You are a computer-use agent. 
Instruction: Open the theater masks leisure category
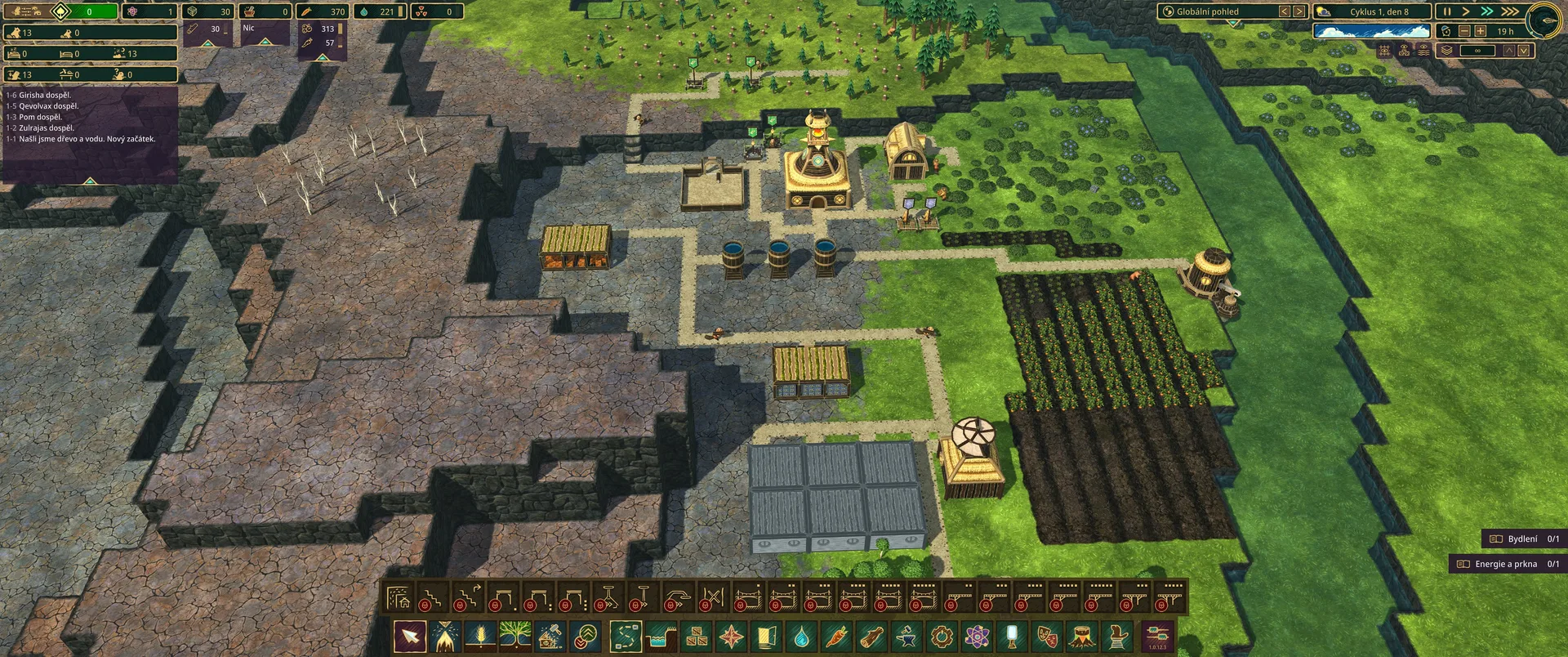tap(1048, 637)
